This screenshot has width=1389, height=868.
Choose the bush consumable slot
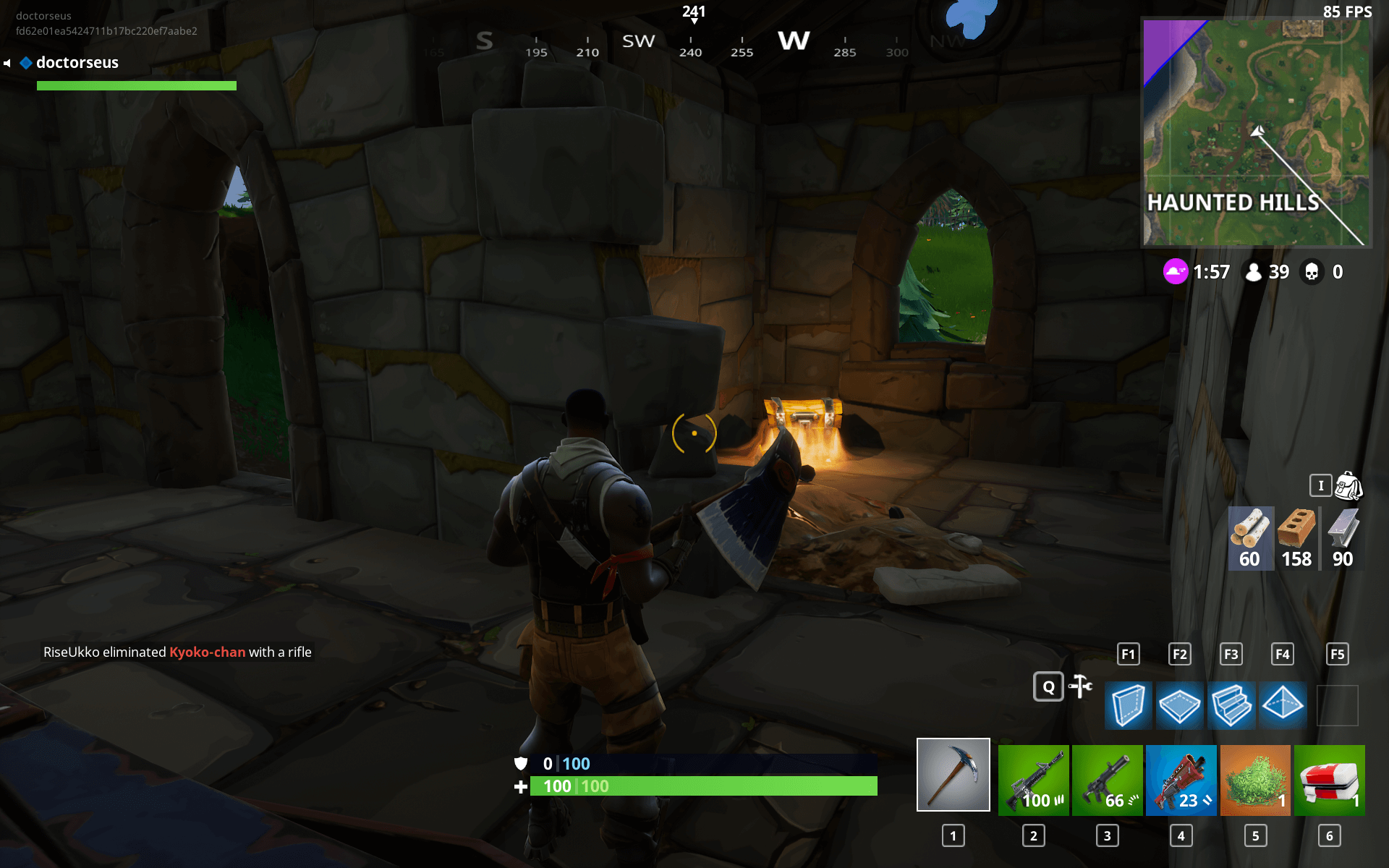pyautogui.click(x=1255, y=780)
